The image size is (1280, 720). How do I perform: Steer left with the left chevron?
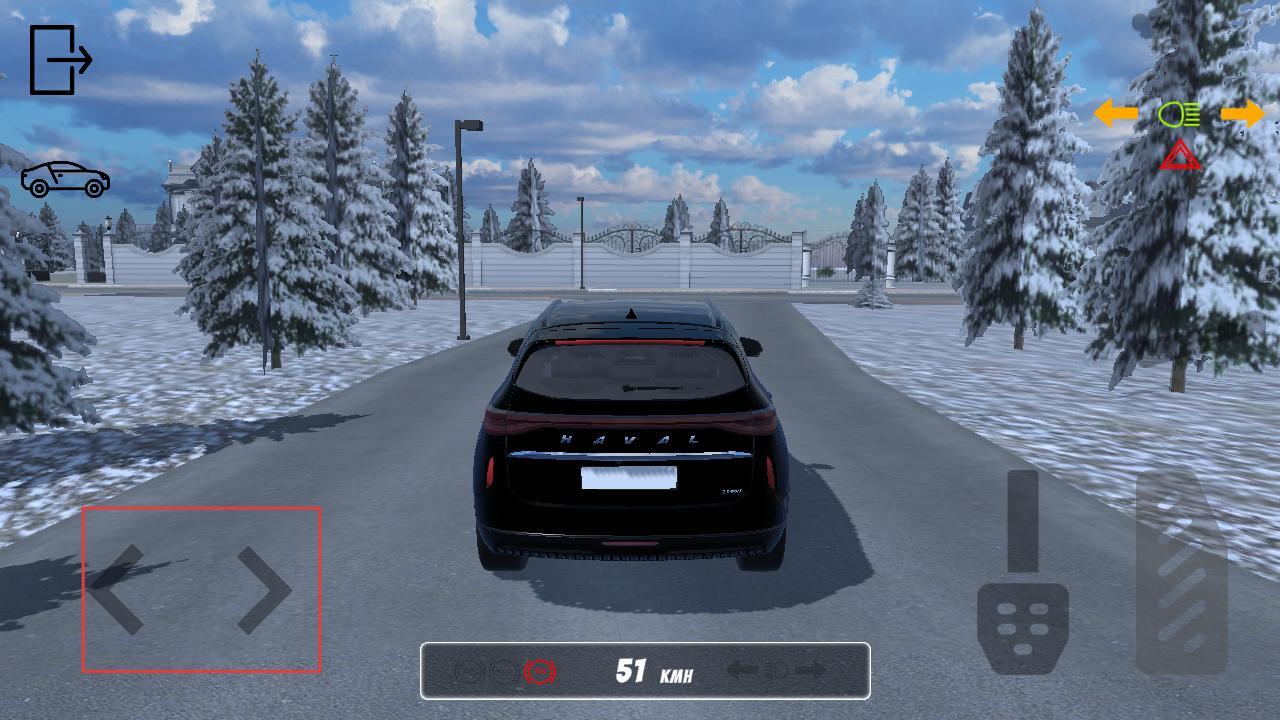(118, 590)
